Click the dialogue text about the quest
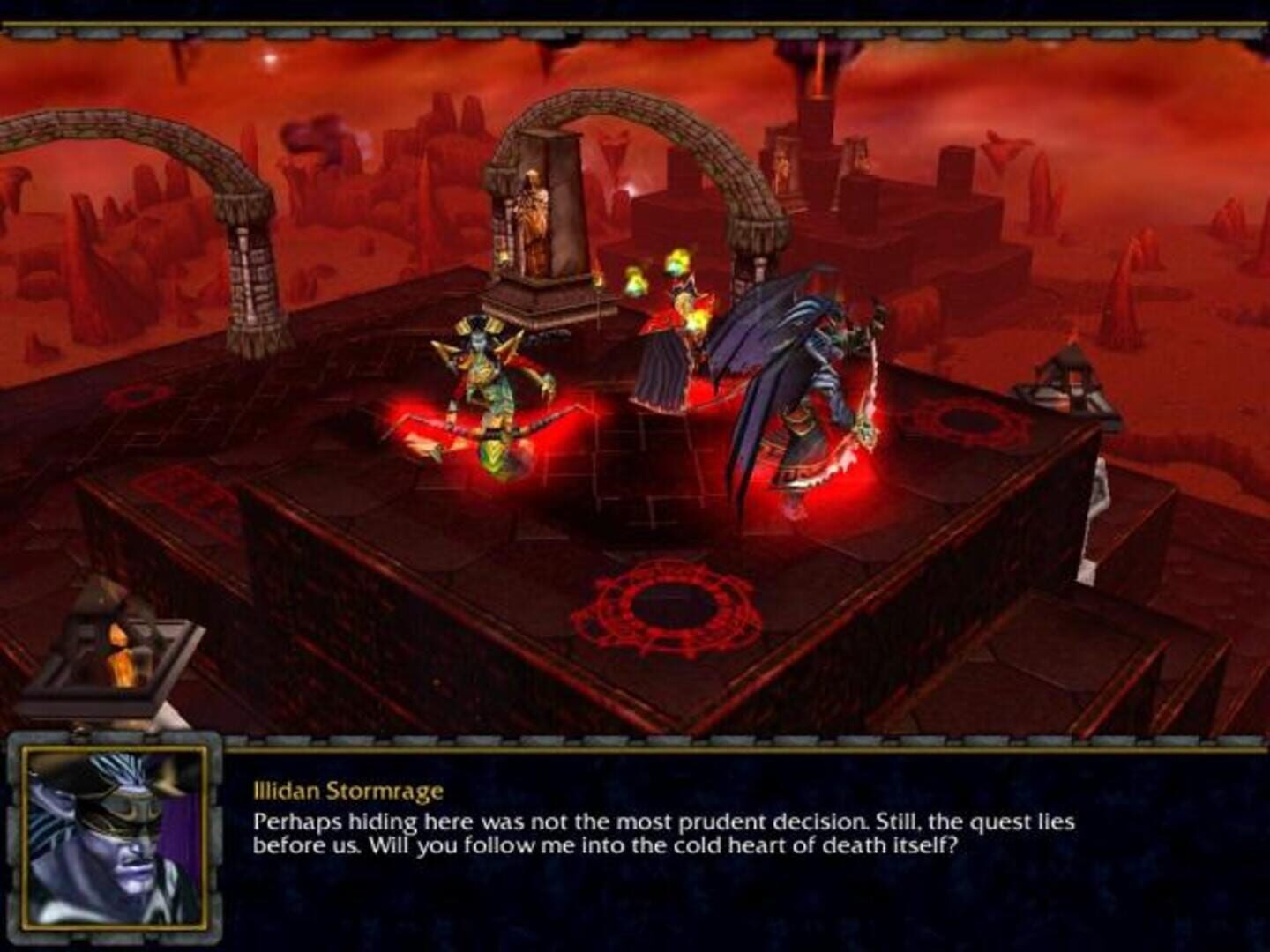The width and height of the screenshot is (1270, 952). click(661, 833)
